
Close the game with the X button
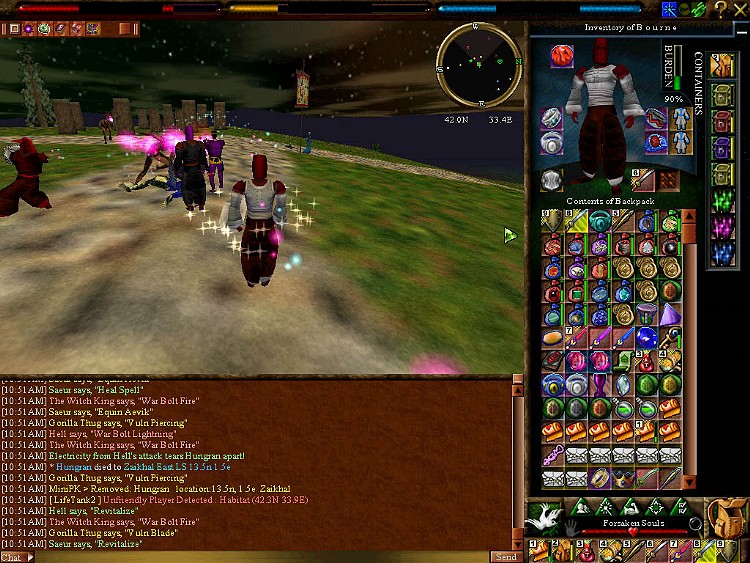click(738, 10)
